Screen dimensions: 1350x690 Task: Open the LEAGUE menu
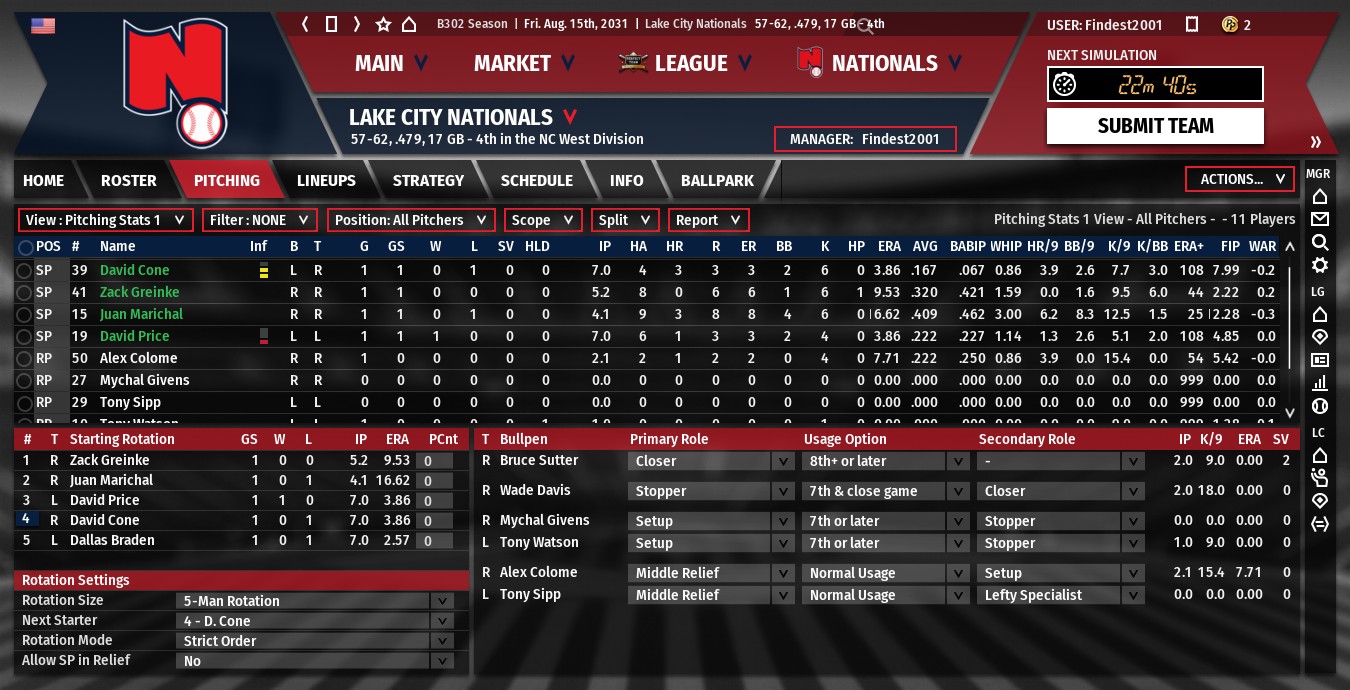click(690, 64)
